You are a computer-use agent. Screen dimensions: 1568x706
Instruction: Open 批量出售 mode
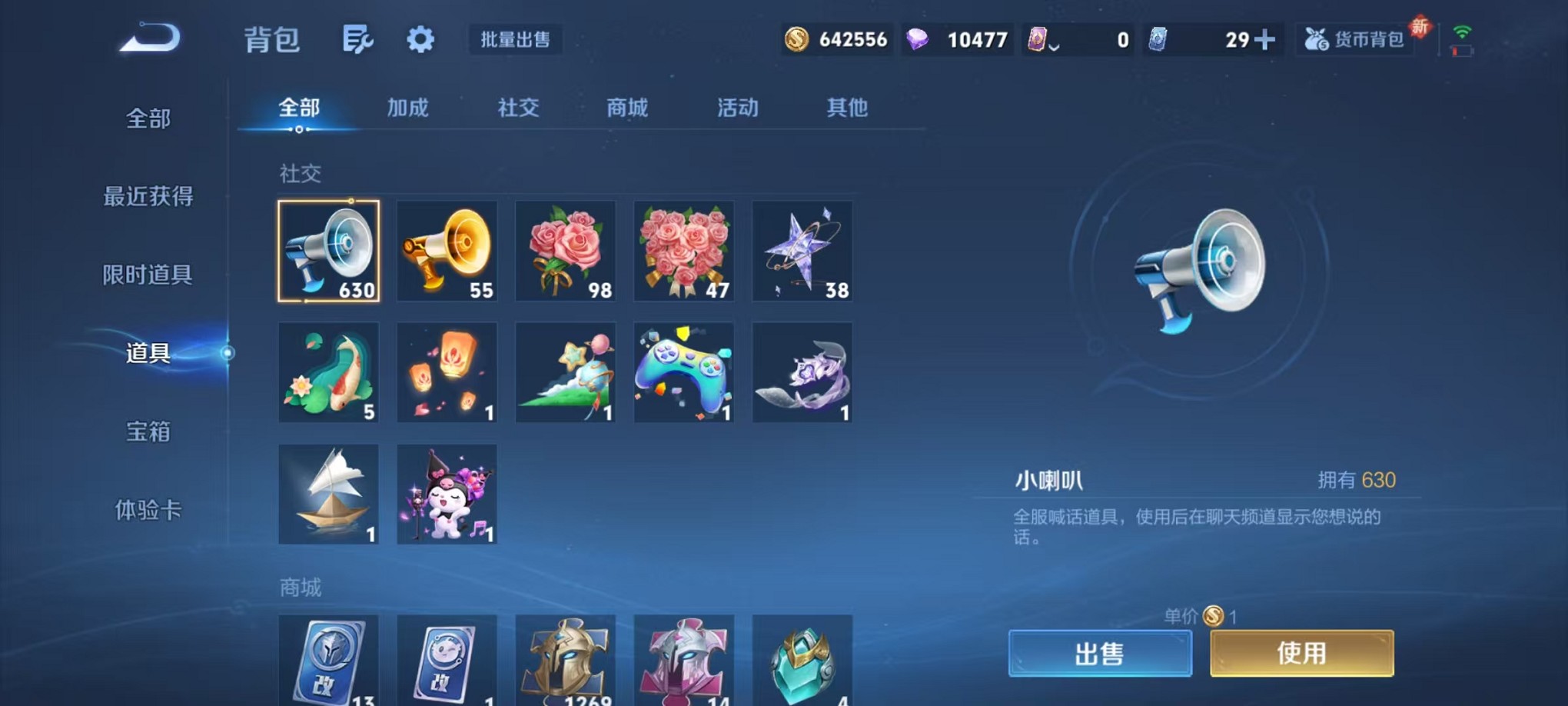pyautogui.click(x=516, y=40)
